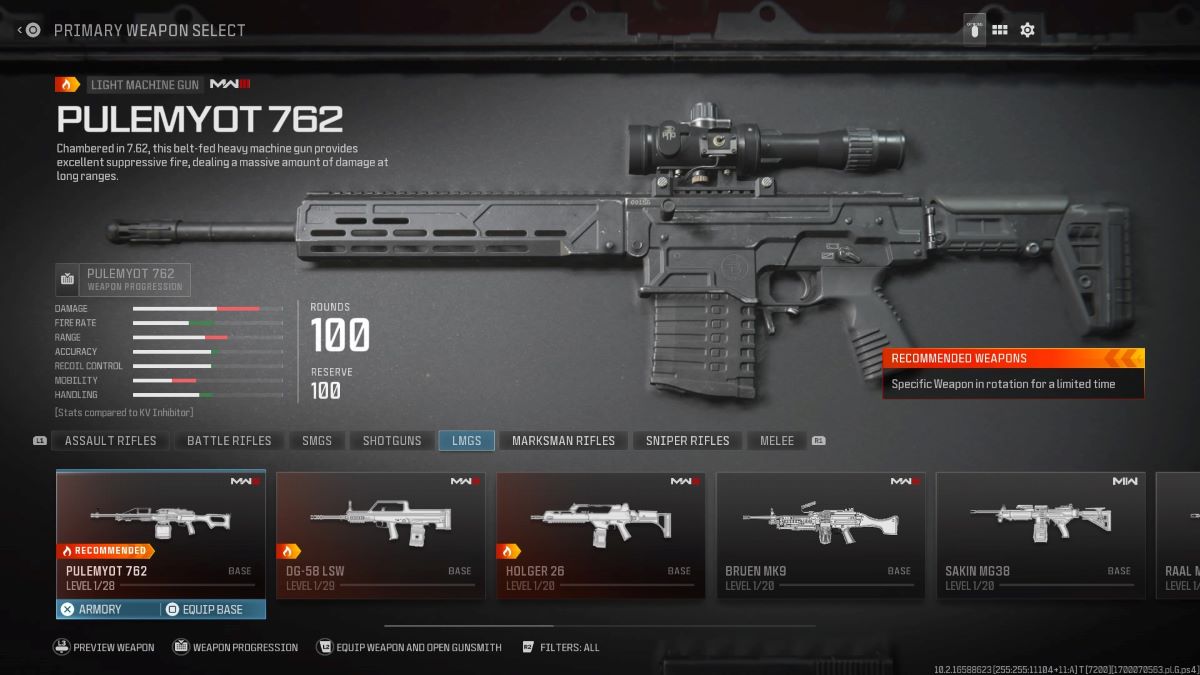This screenshot has width=1200, height=675.
Task: Select the LMGs tab
Action: coord(466,441)
